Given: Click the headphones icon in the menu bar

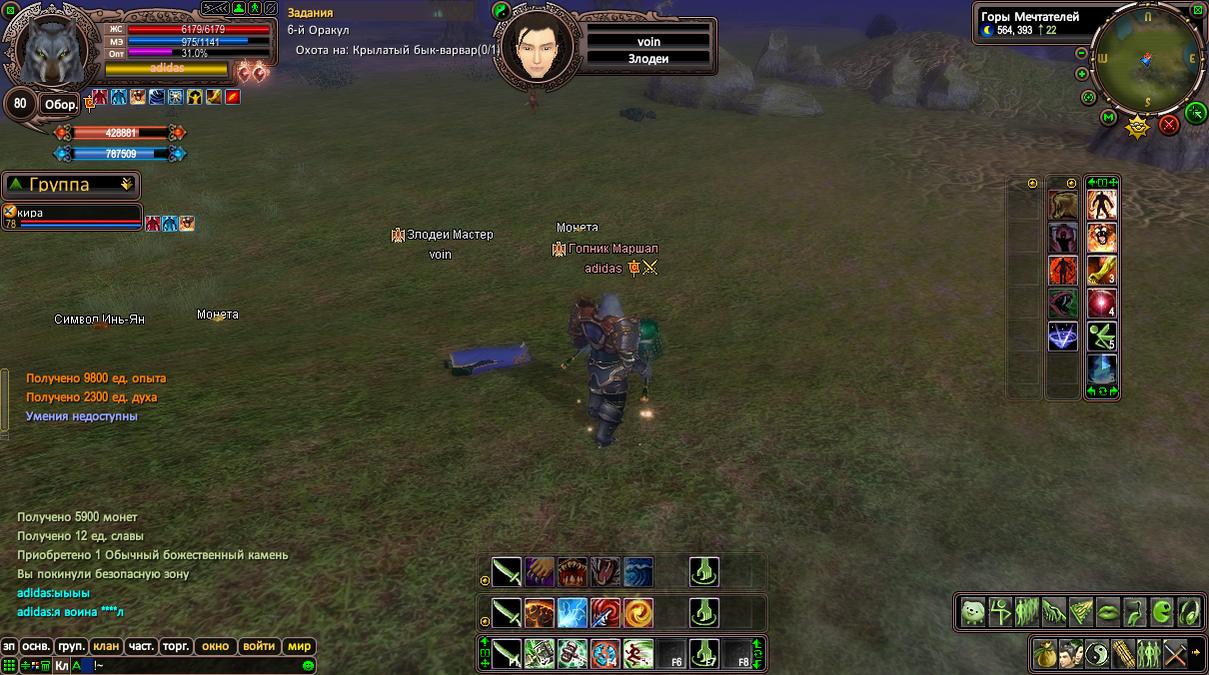Looking at the screenshot, I should [x=1189, y=611].
